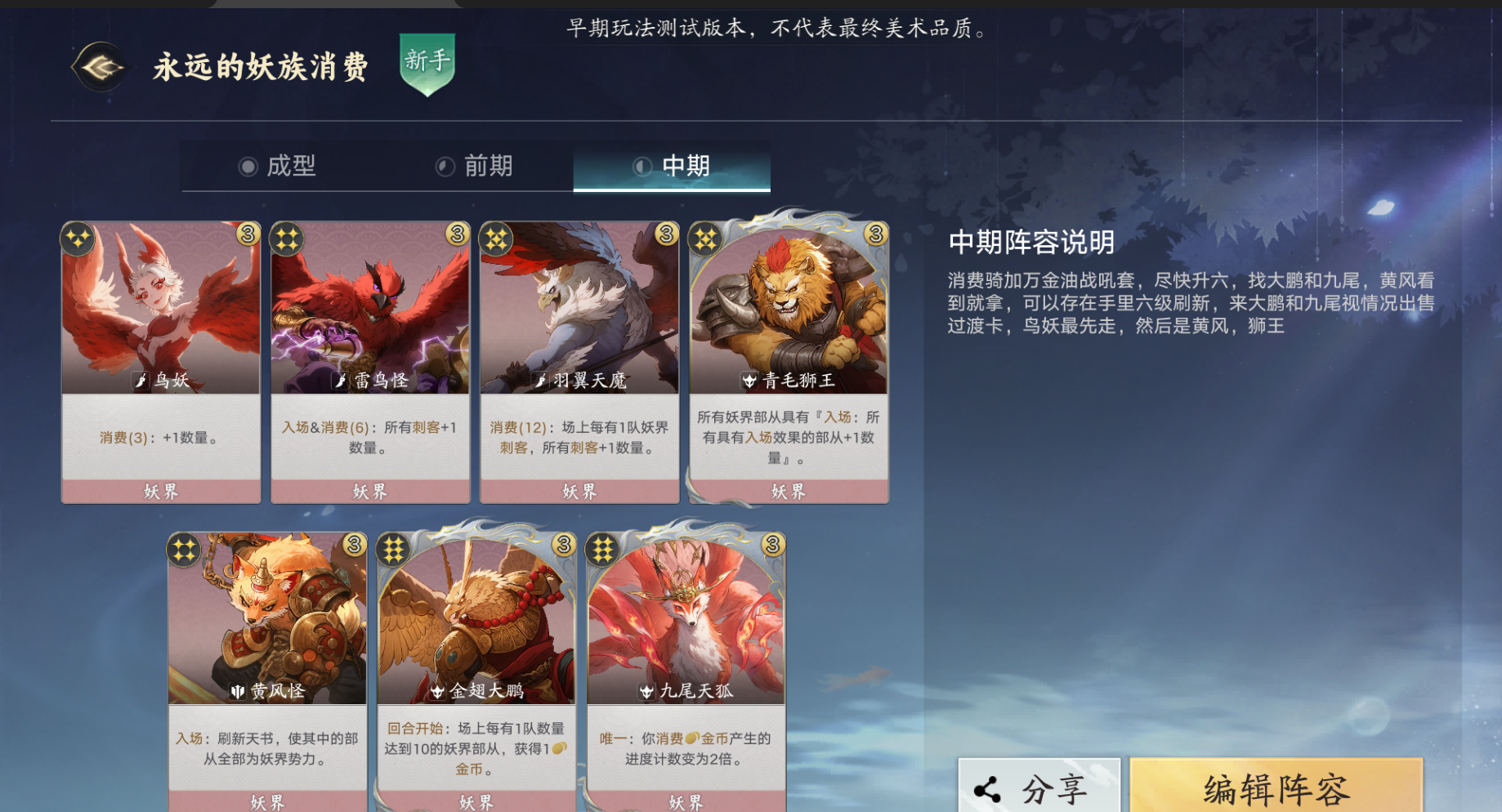1502x812 pixels.
Task: Click the 分享 button
Action: [1039, 788]
